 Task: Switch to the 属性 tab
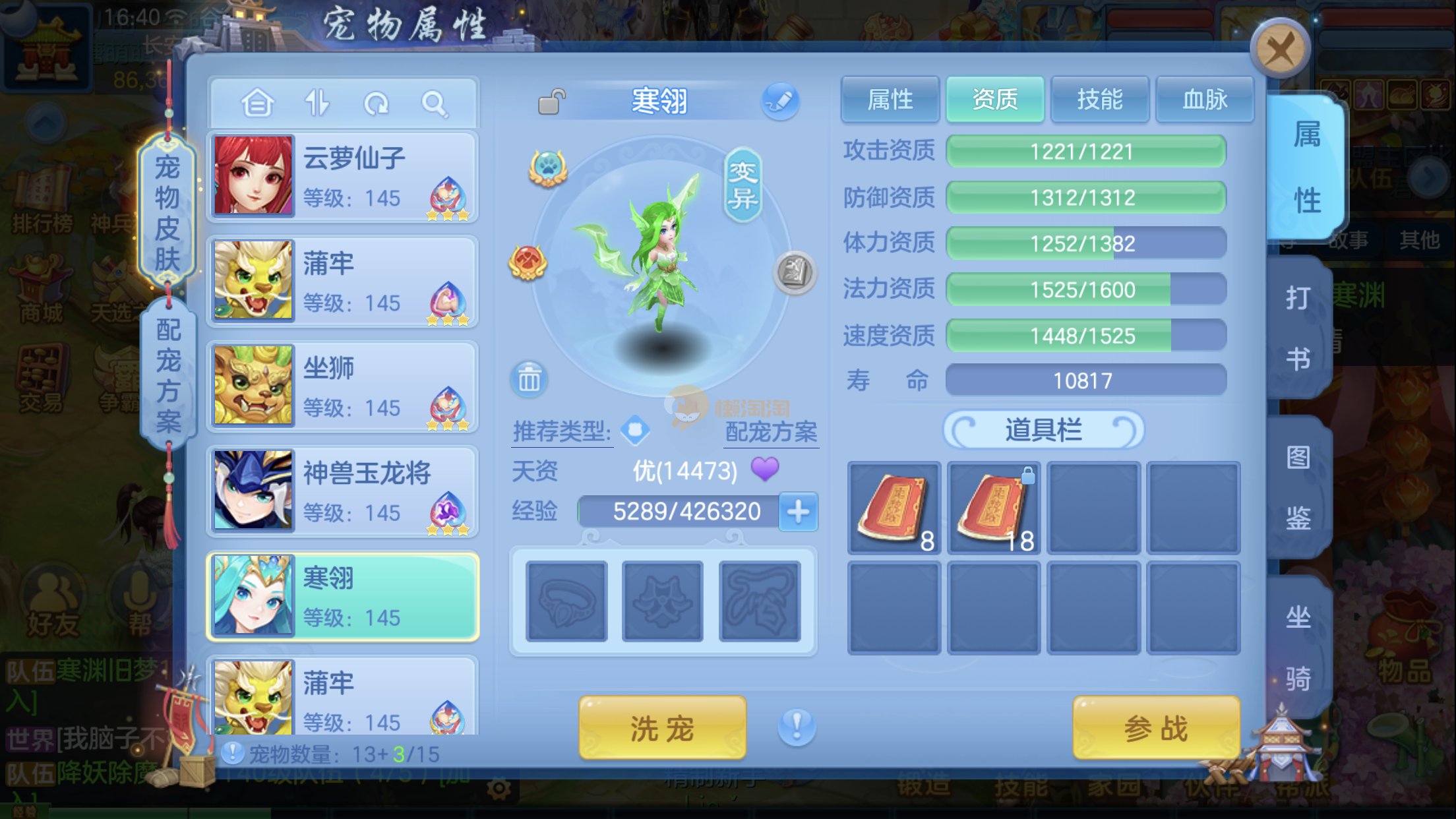(x=890, y=100)
